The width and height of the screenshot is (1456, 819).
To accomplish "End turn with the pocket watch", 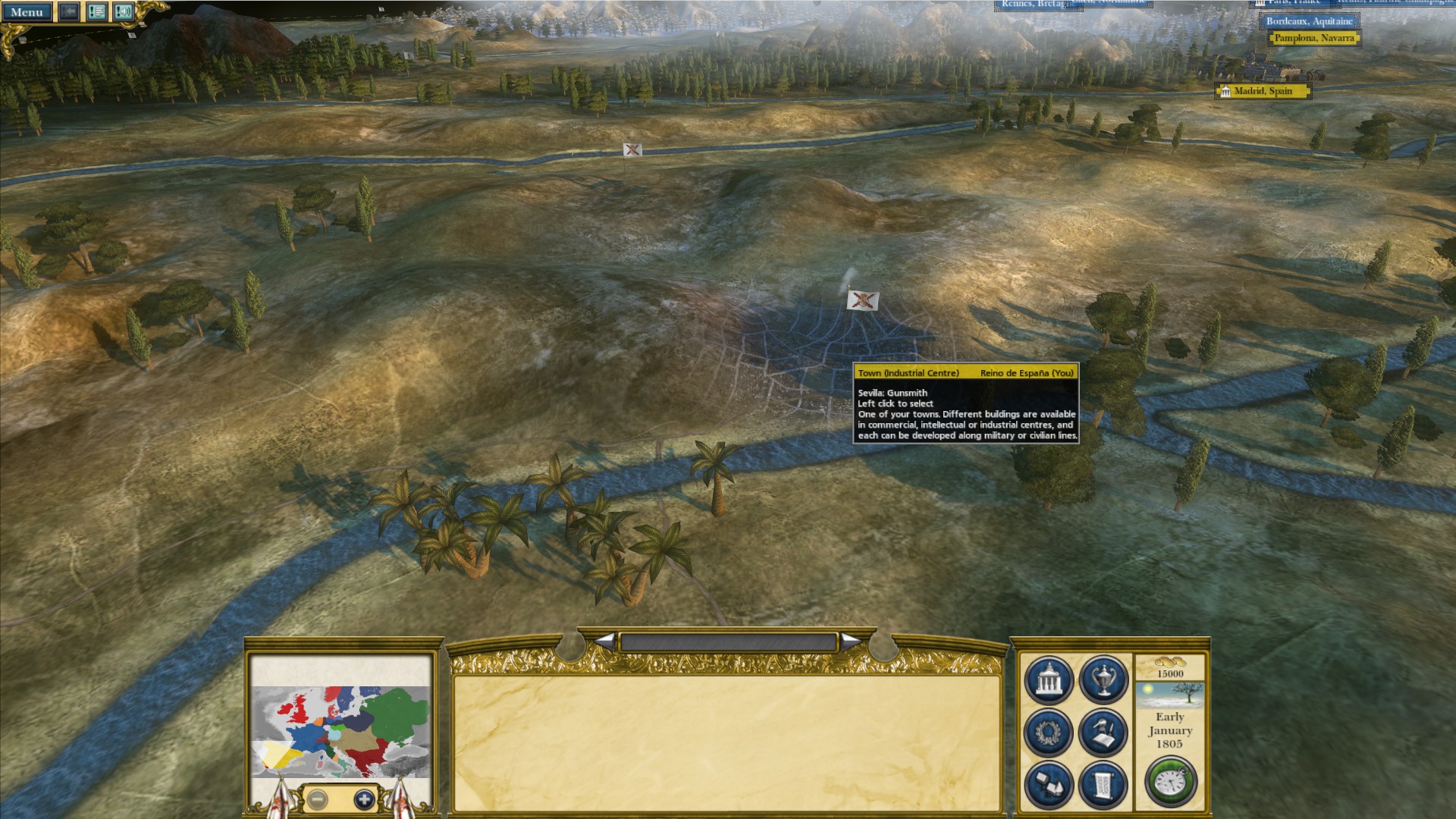I will (1170, 782).
